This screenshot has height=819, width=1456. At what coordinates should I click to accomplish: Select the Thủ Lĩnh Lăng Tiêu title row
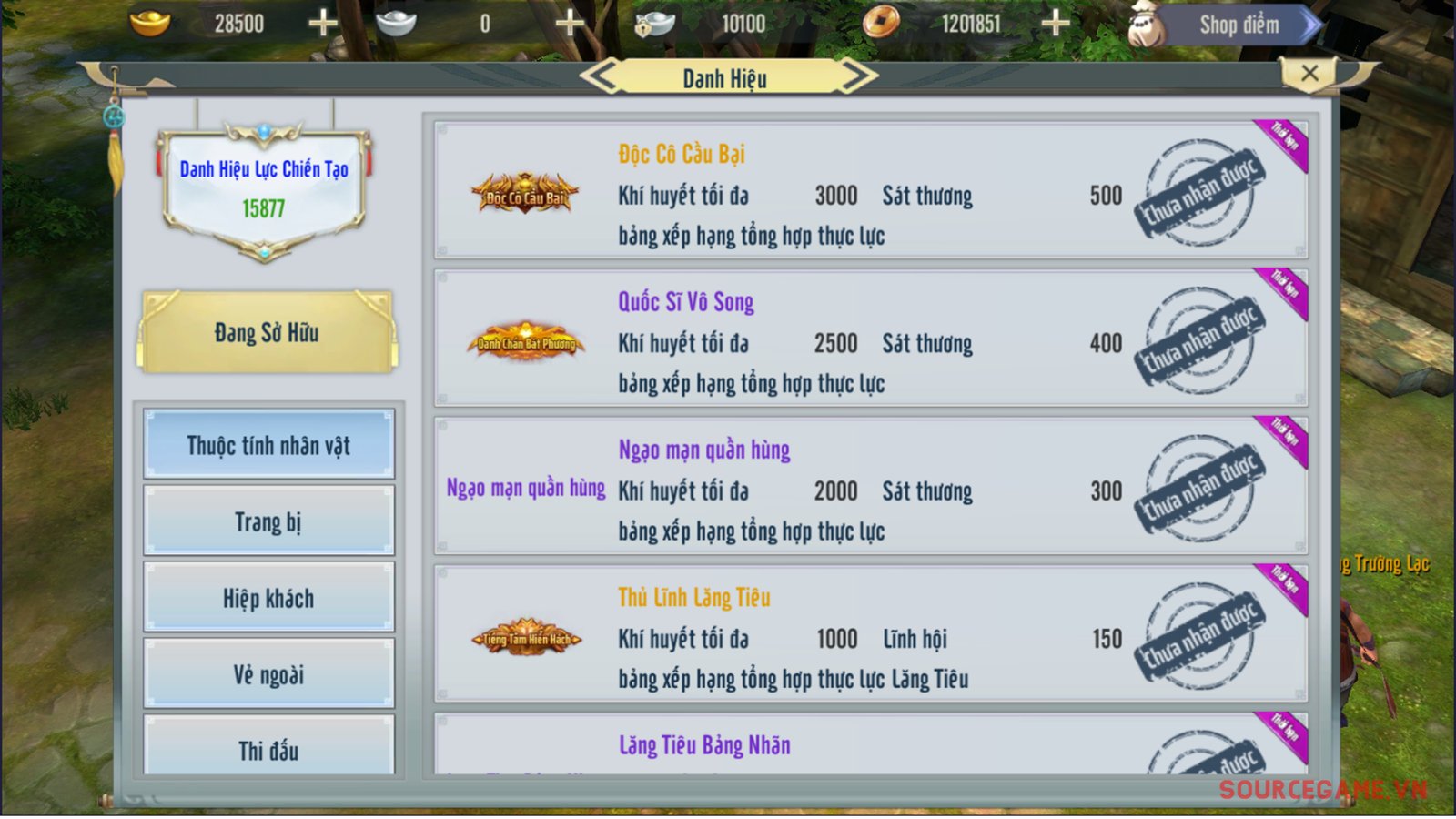[871, 634]
